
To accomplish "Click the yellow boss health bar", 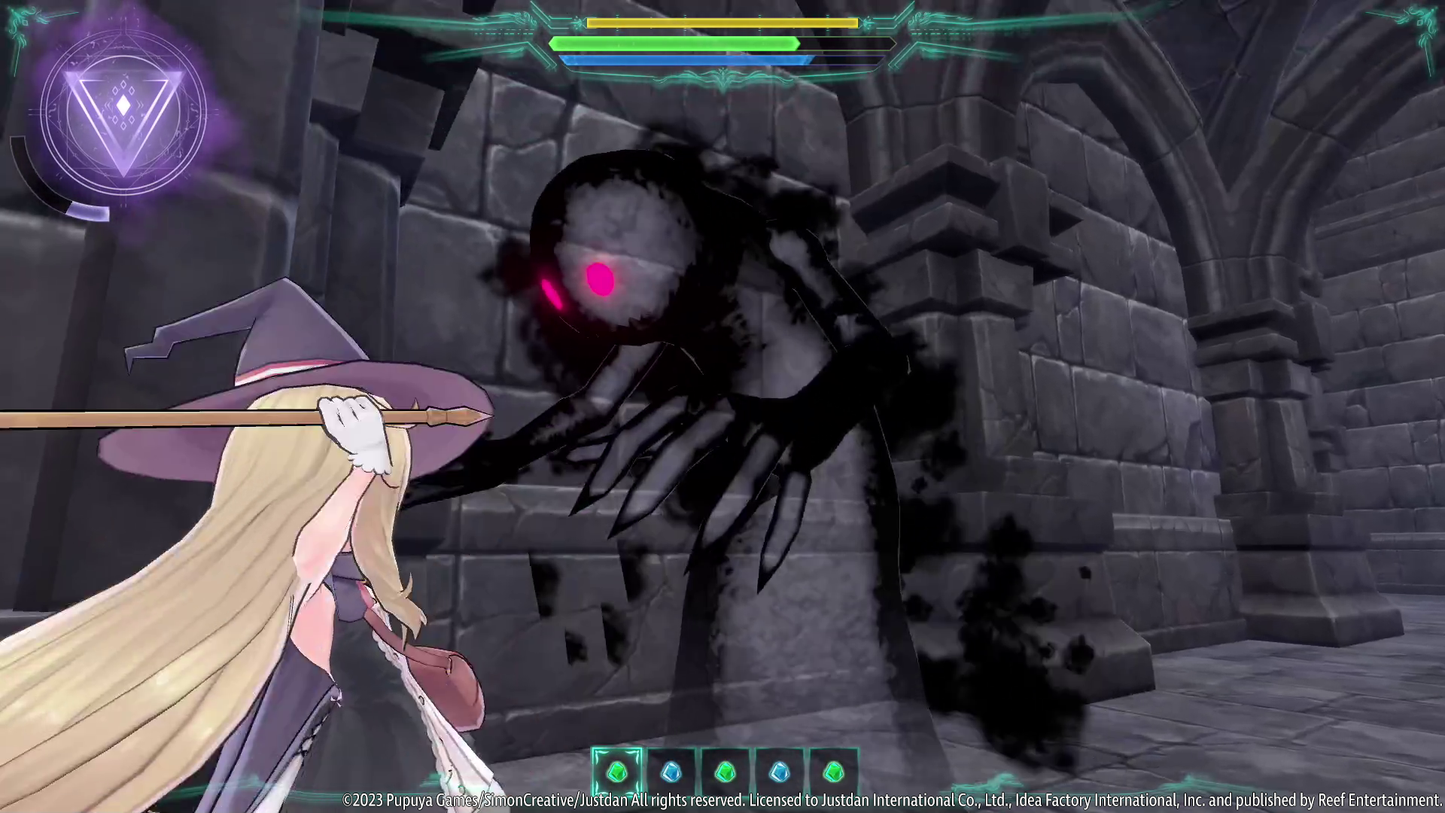I will (x=720, y=23).
